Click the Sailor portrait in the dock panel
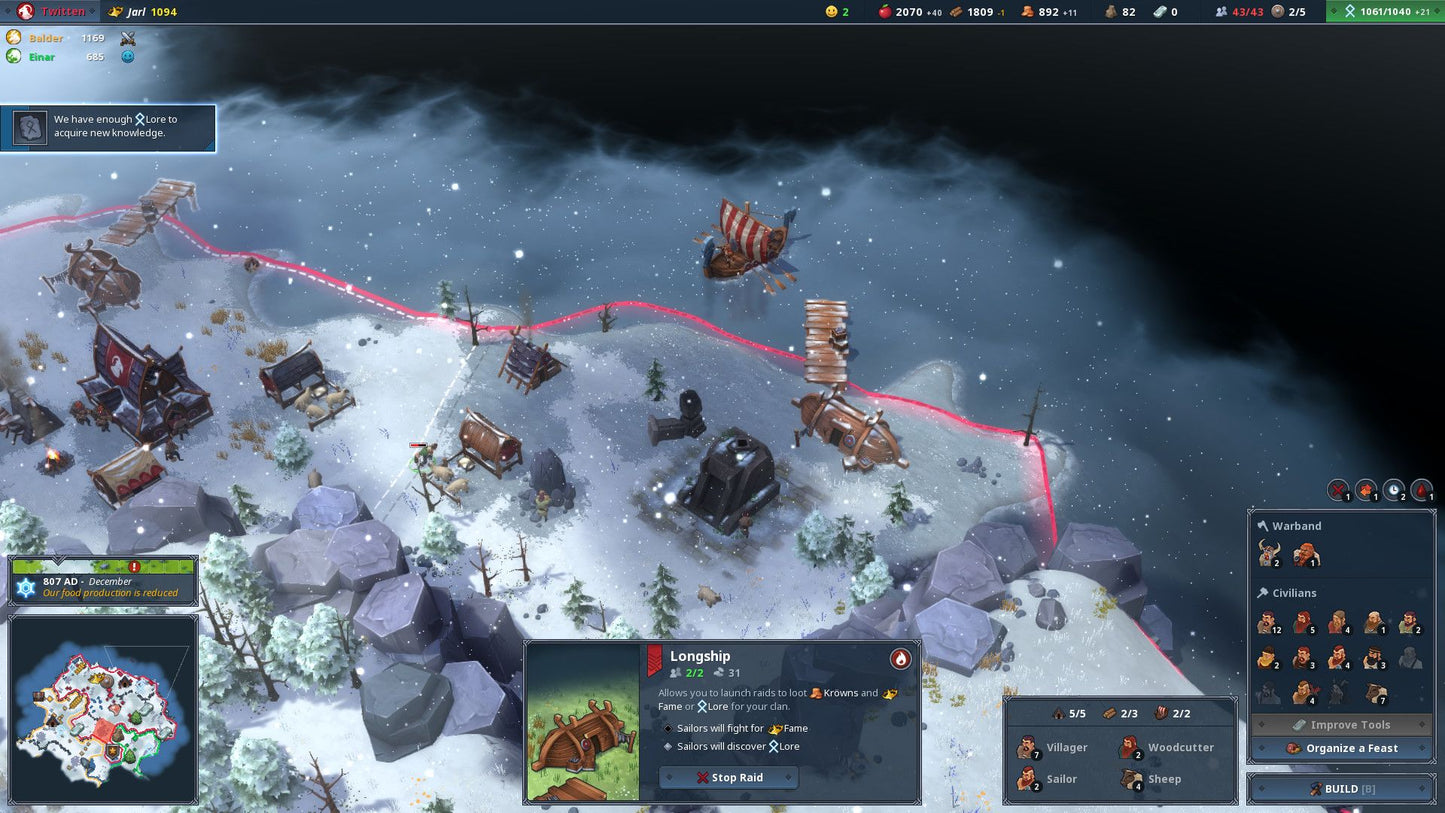 [1028, 779]
